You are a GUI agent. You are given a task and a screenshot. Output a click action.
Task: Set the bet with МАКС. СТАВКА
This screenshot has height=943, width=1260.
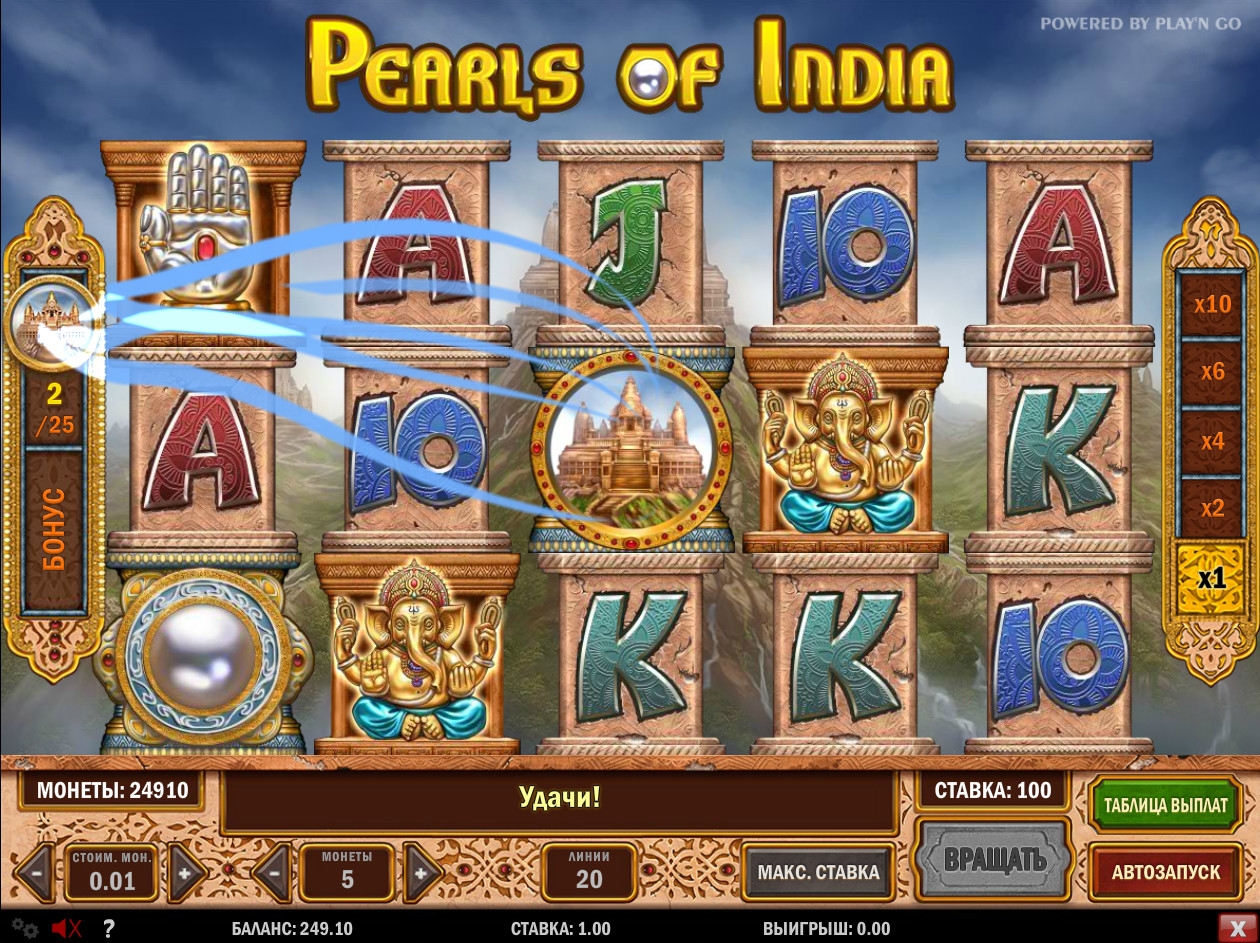pos(818,872)
